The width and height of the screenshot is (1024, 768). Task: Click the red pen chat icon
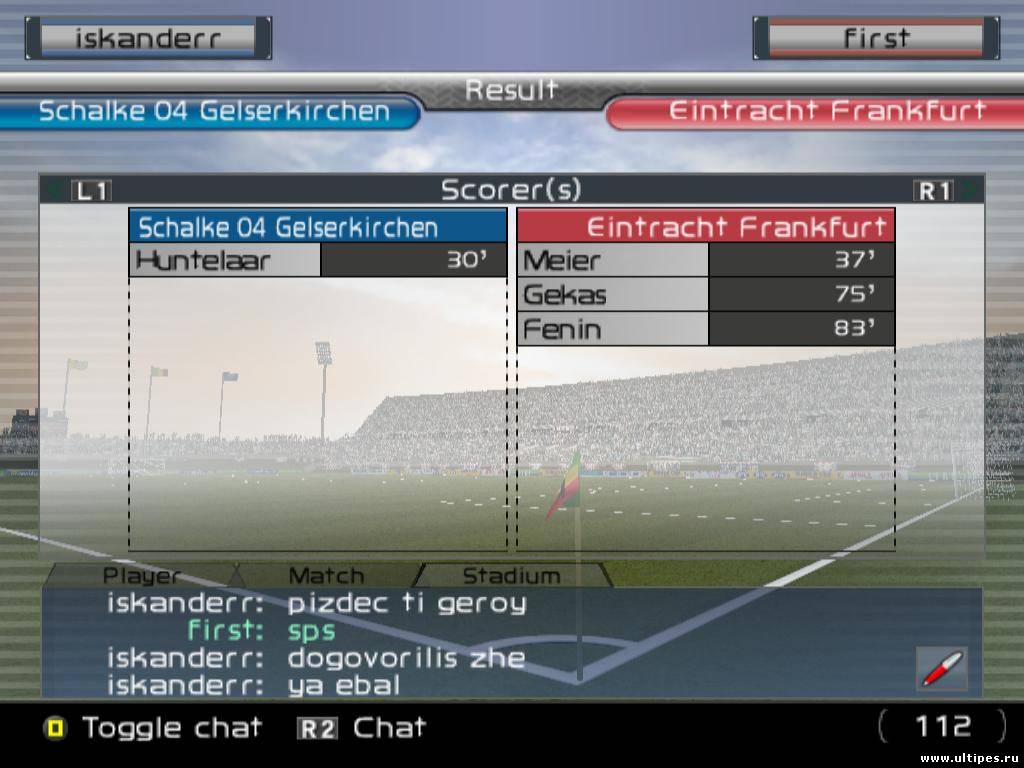pos(942,668)
